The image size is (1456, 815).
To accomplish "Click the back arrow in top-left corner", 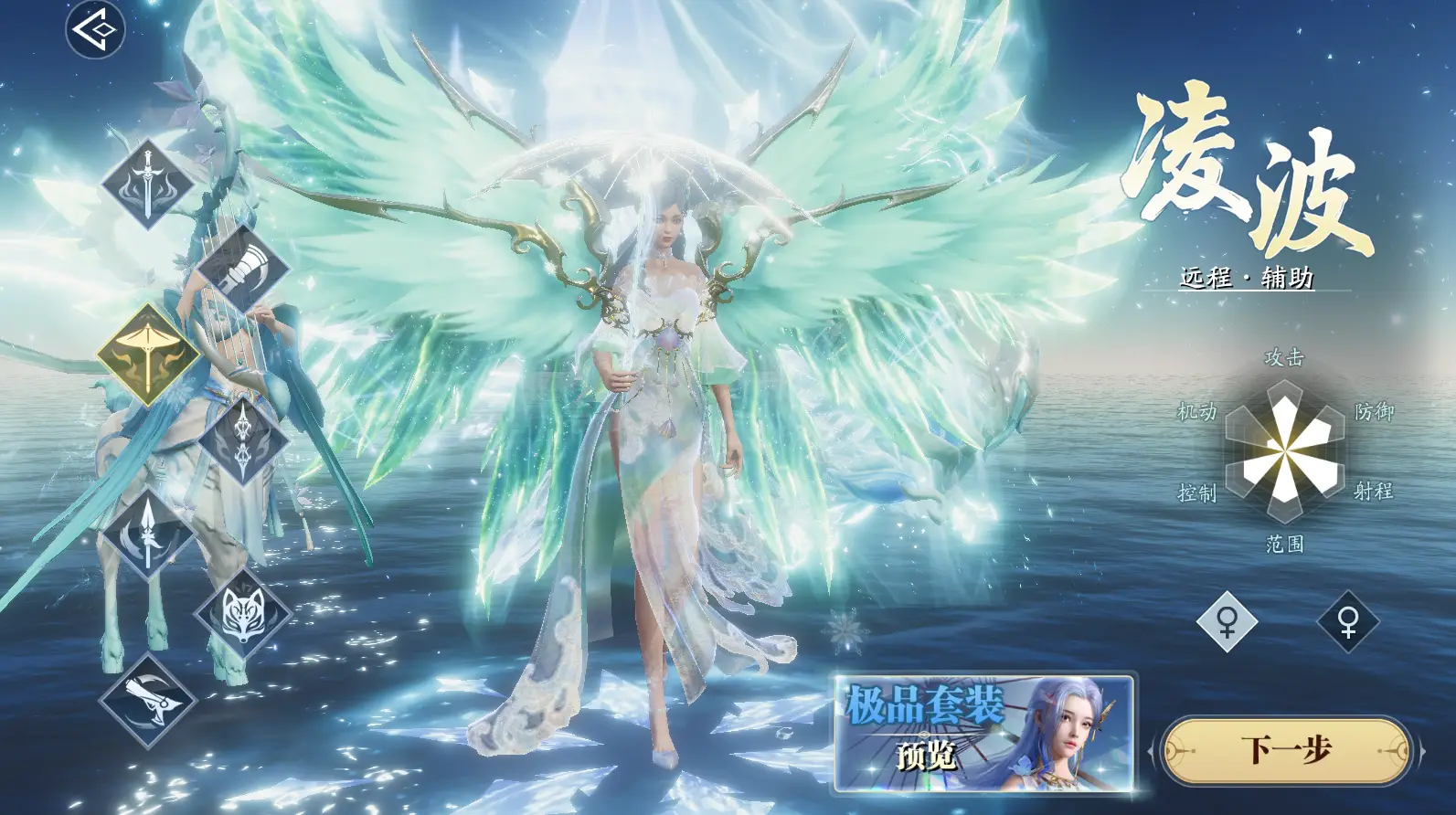I will (94, 29).
